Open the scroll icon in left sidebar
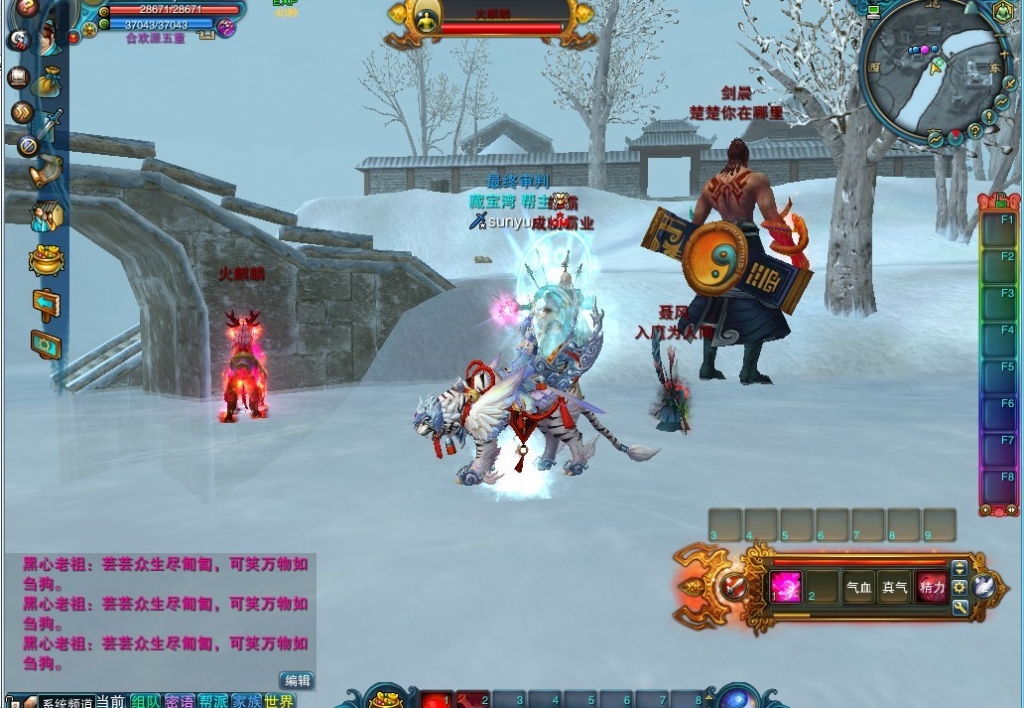Viewport: 1024px width, 708px height. tap(46, 171)
